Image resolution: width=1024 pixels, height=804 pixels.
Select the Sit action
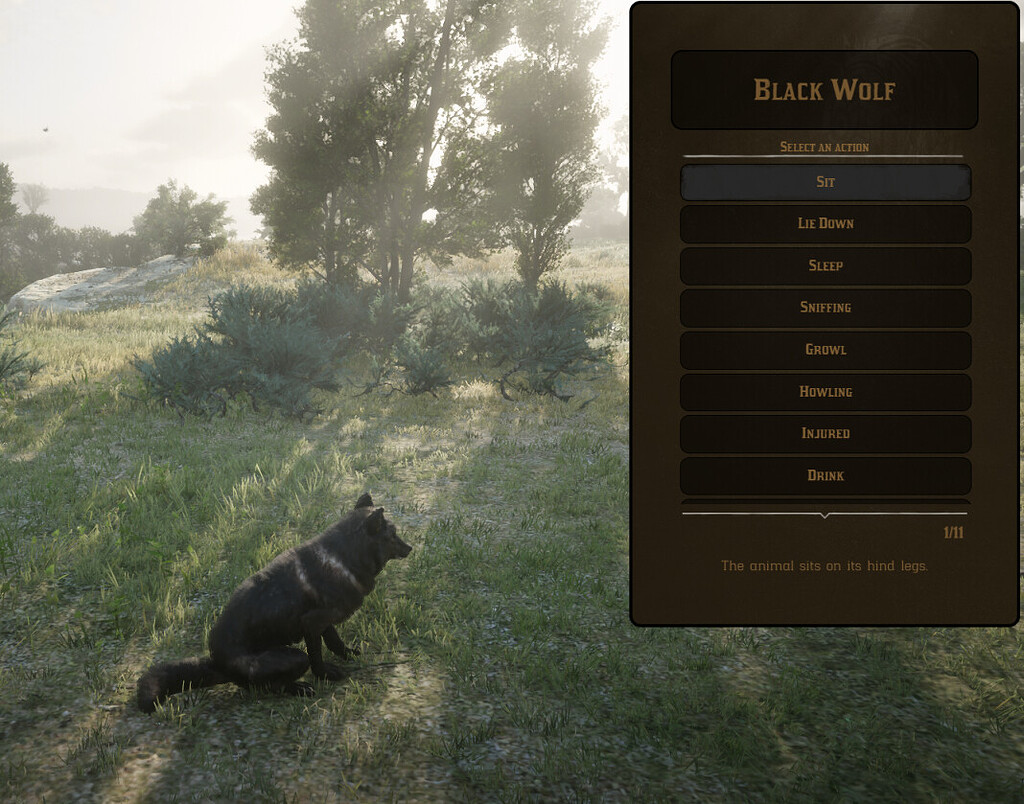(825, 182)
